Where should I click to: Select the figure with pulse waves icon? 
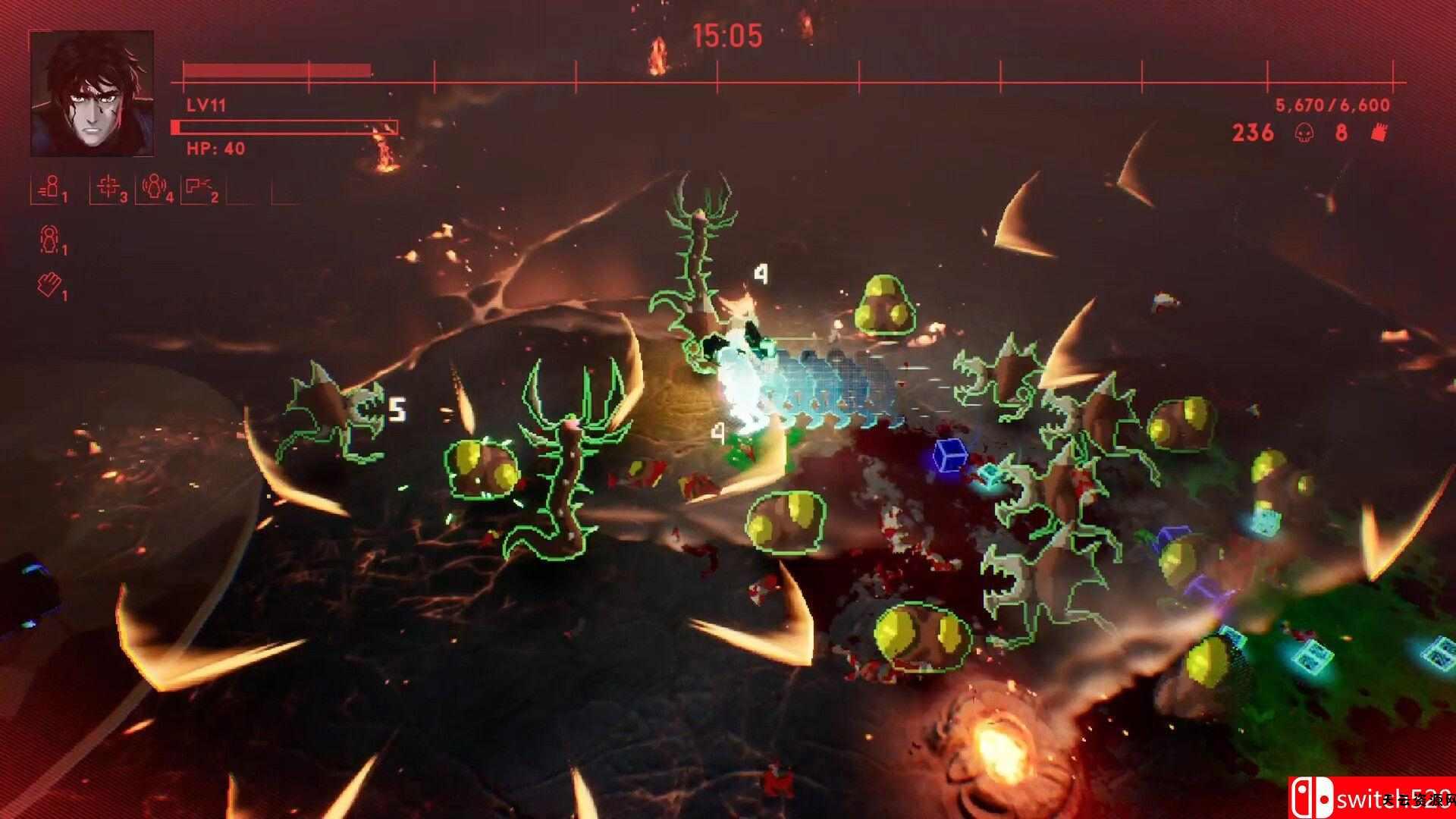[155, 188]
